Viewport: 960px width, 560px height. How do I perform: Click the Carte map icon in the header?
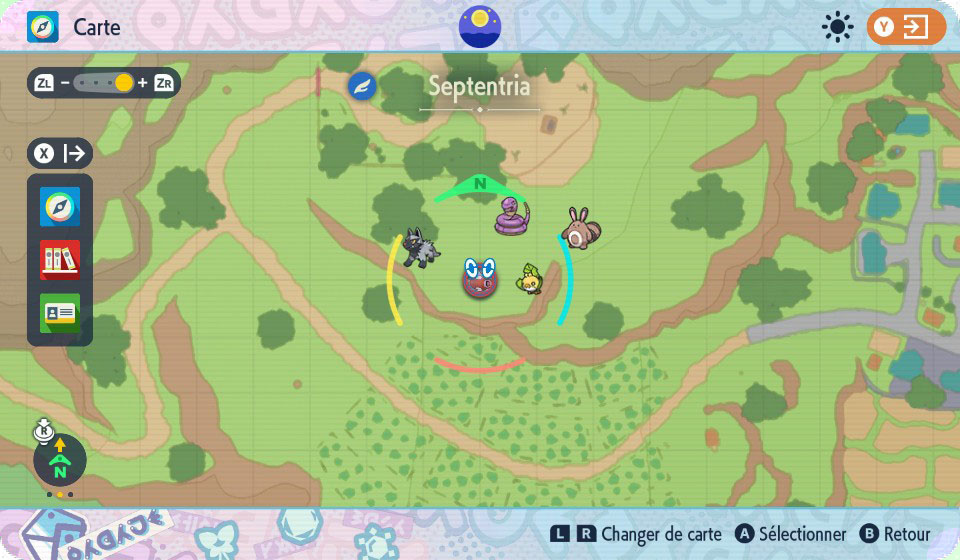pyautogui.click(x=43, y=27)
